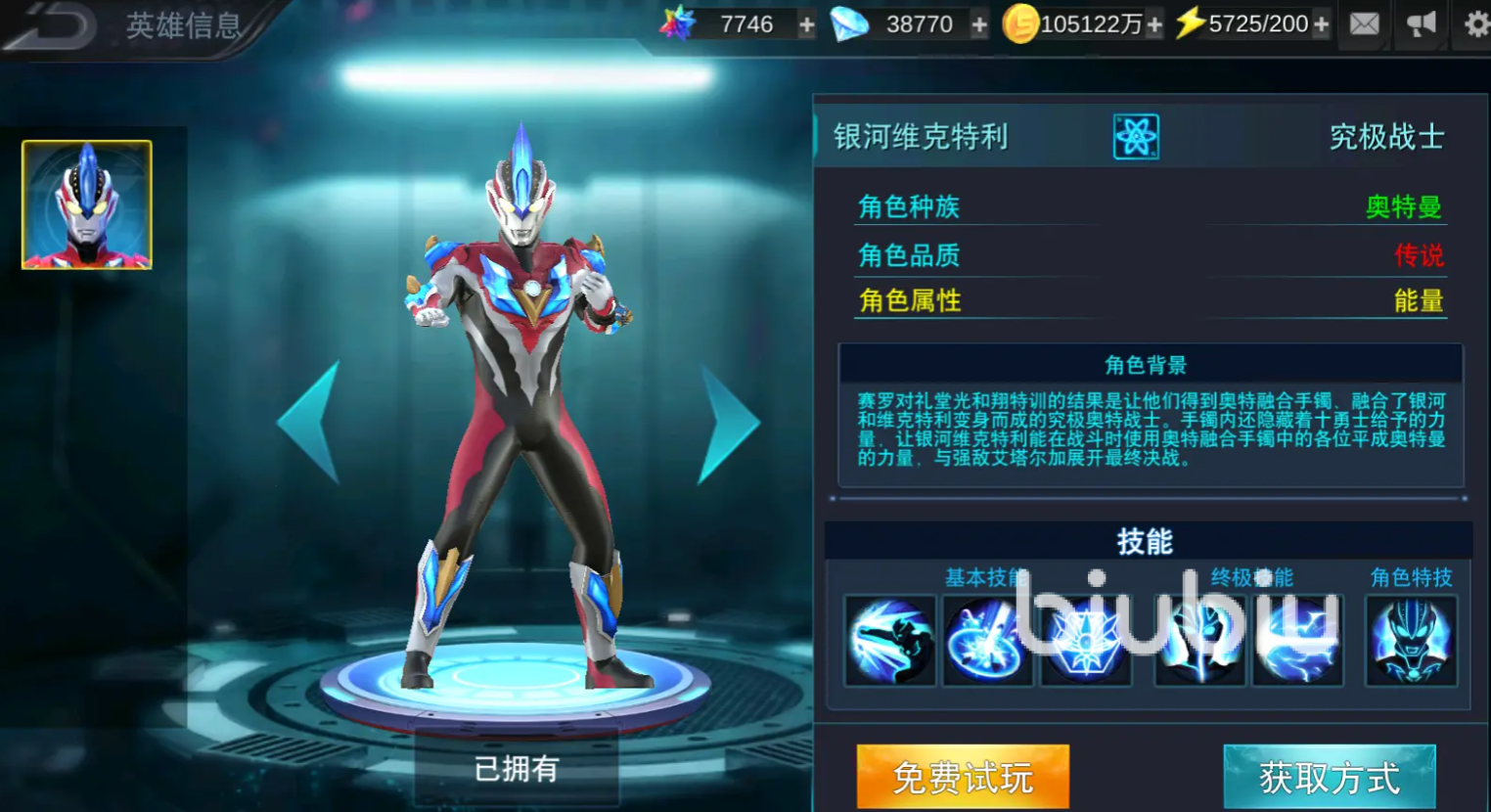The height and width of the screenshot is (812, 1491).
Task: View the second basic skill icon
Action: point(987,641)
